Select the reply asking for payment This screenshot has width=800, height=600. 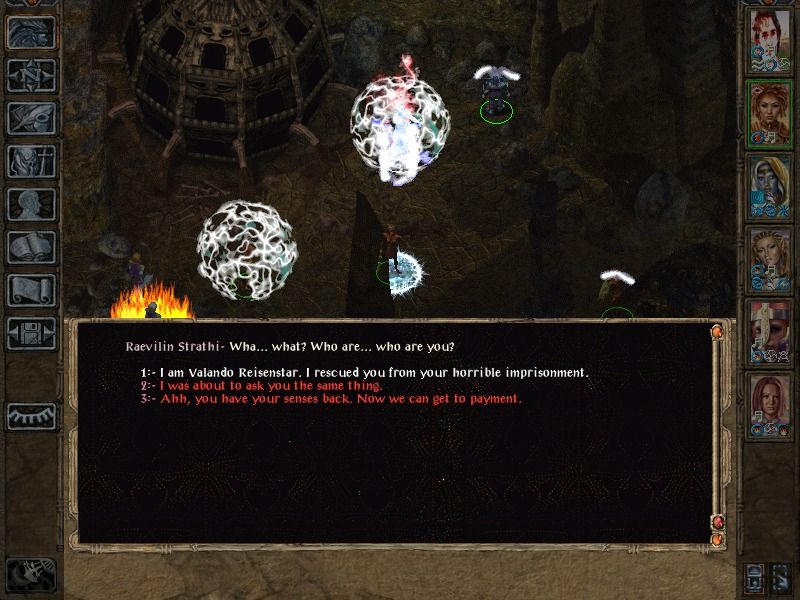coord(331,399)
